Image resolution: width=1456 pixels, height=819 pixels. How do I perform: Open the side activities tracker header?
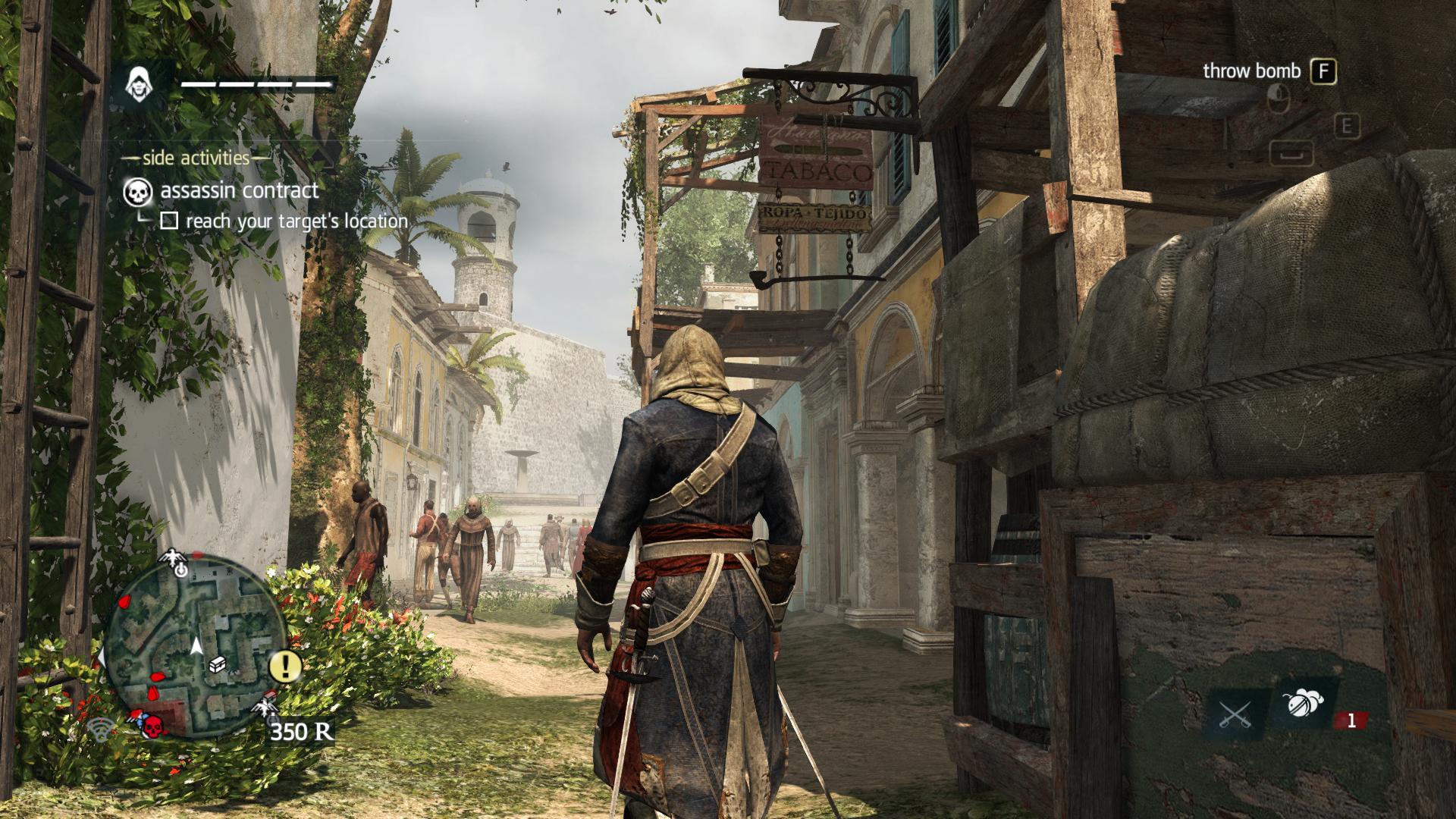(196, 158)
